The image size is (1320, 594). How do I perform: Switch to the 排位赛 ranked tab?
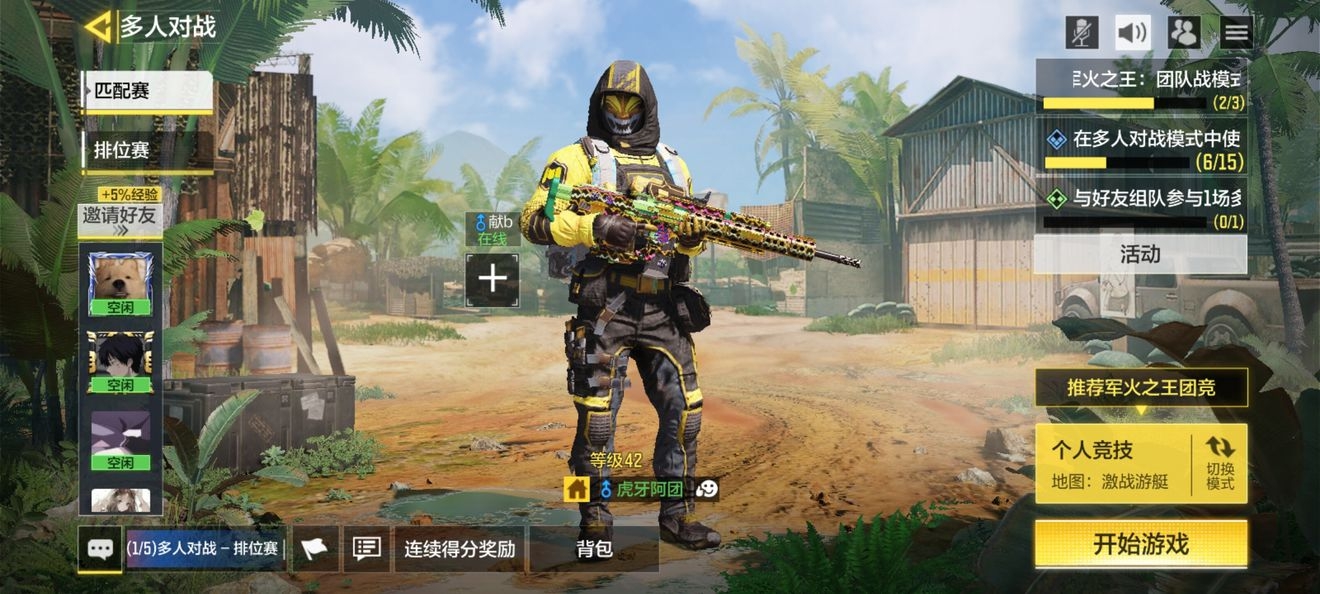pos(147,151)
